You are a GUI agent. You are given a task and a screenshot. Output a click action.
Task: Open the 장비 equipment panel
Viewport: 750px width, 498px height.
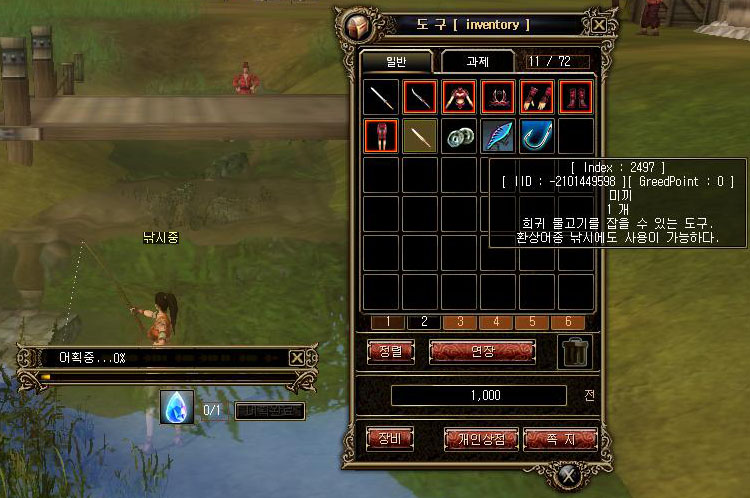pos(390,438)
